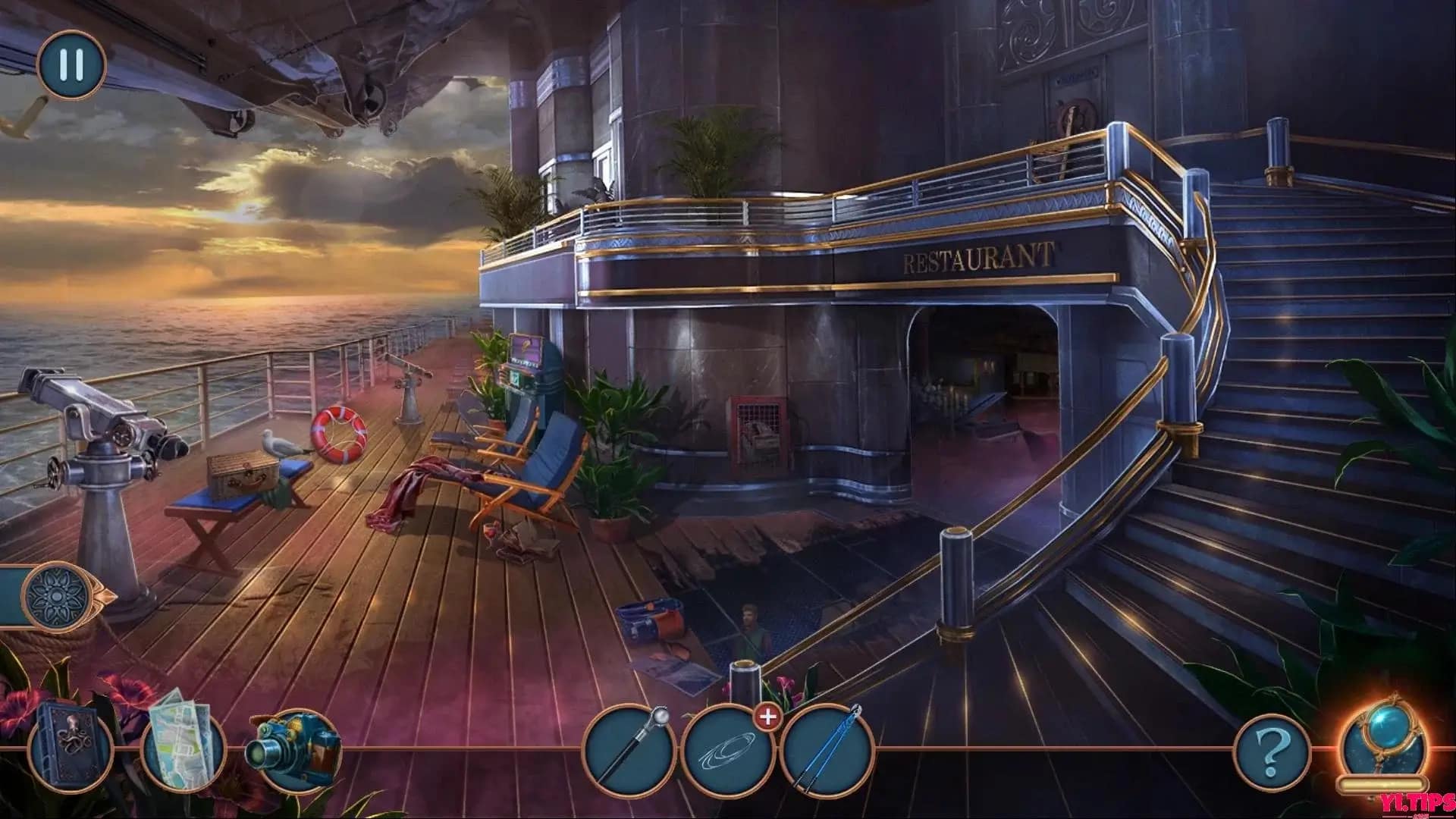Click the seagull on the bench
The image size is (1456, 819).
[279, 444]
